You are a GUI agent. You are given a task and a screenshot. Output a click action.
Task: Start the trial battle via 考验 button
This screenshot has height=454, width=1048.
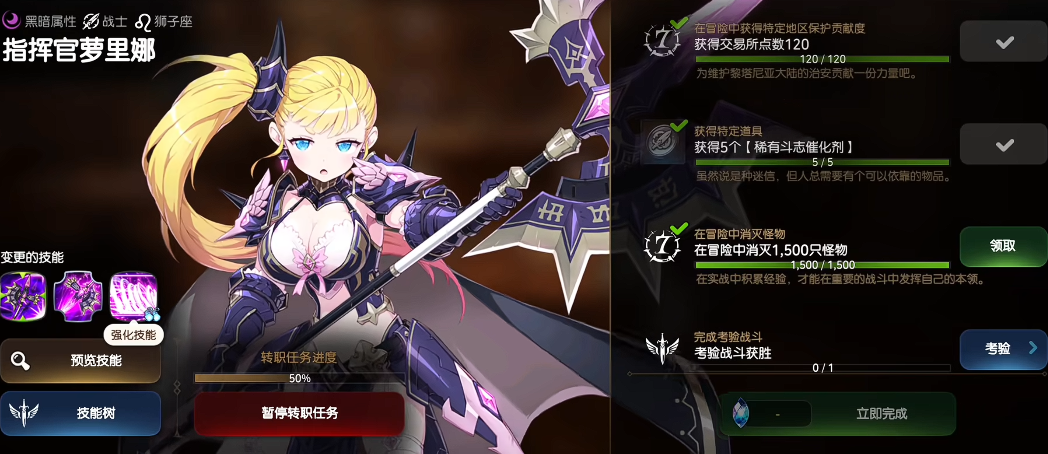(x=1003, y=348)
